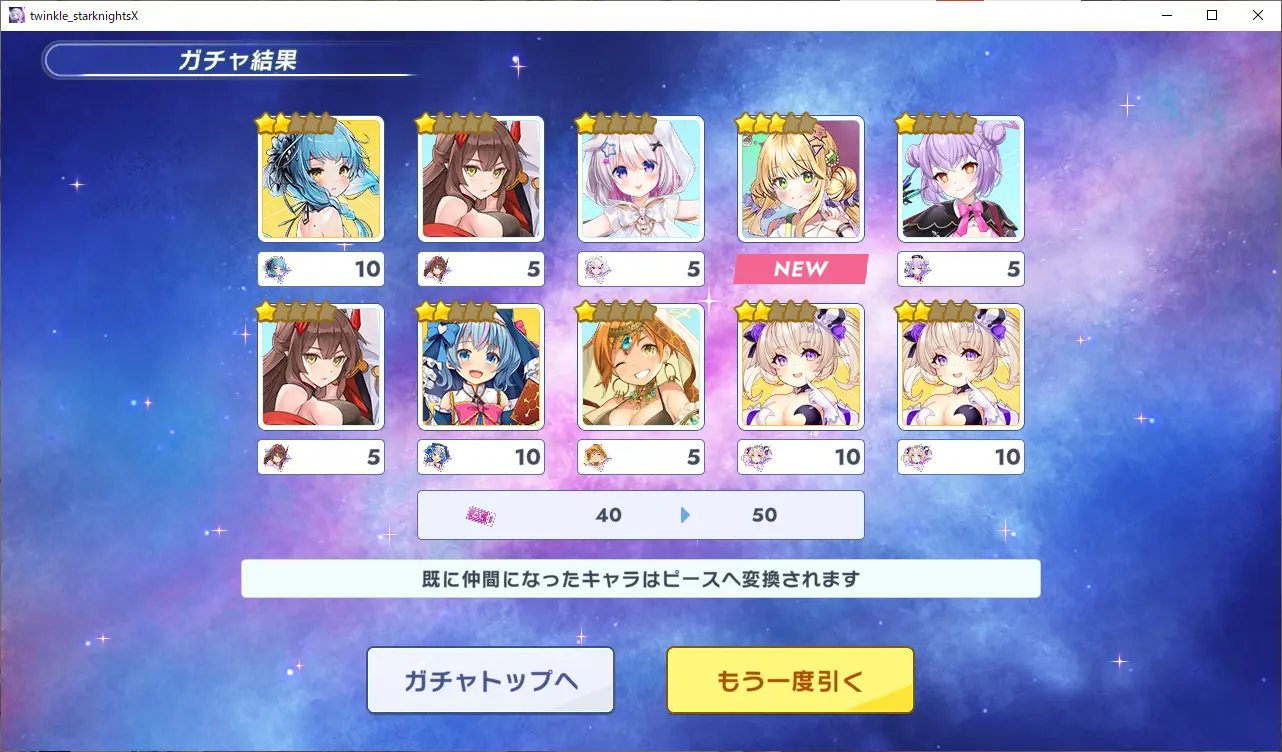Maximize the game window
The image size is (1282, 752).
(1212, 15)
